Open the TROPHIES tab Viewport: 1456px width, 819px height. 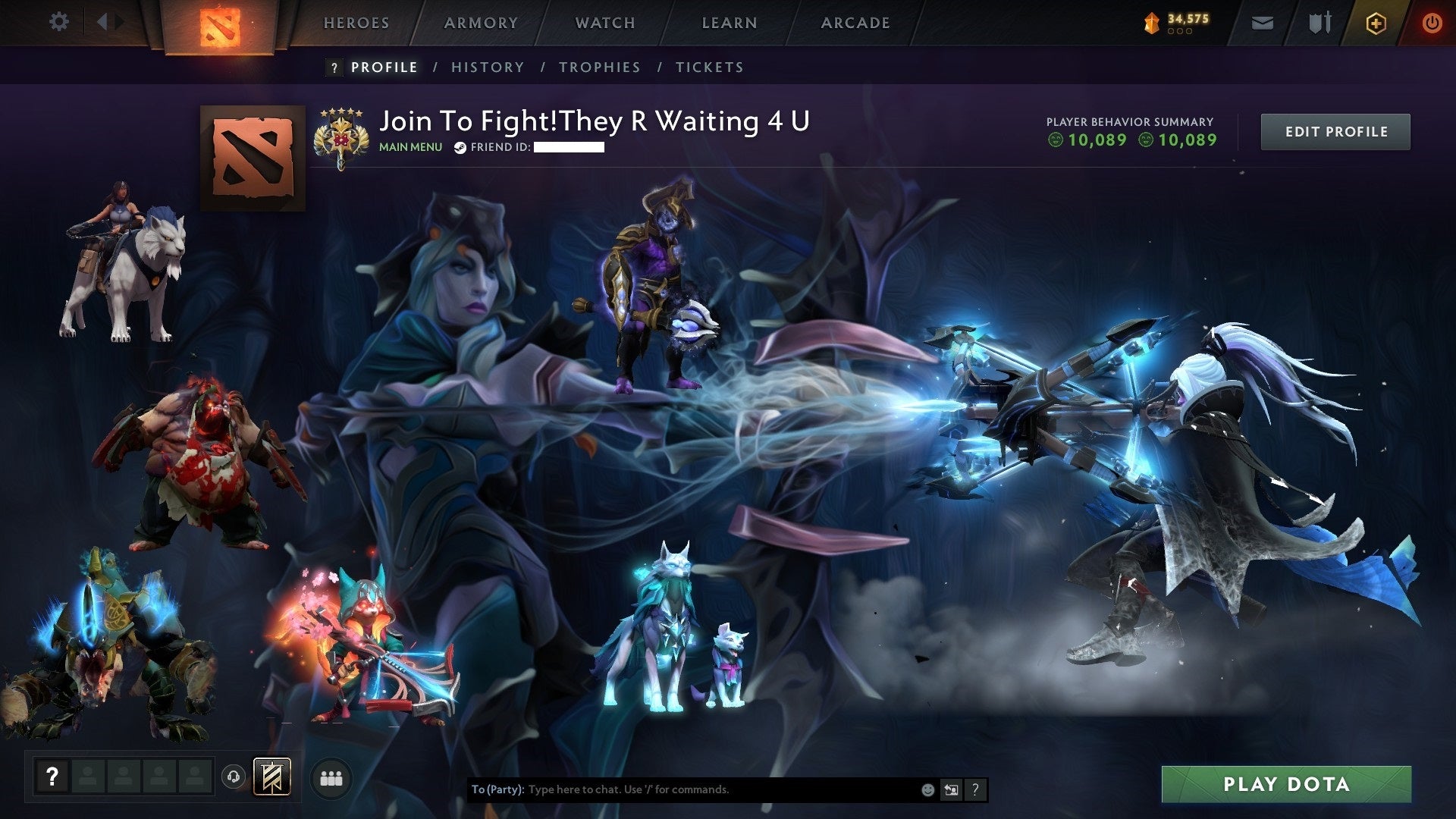click(600, 67)
